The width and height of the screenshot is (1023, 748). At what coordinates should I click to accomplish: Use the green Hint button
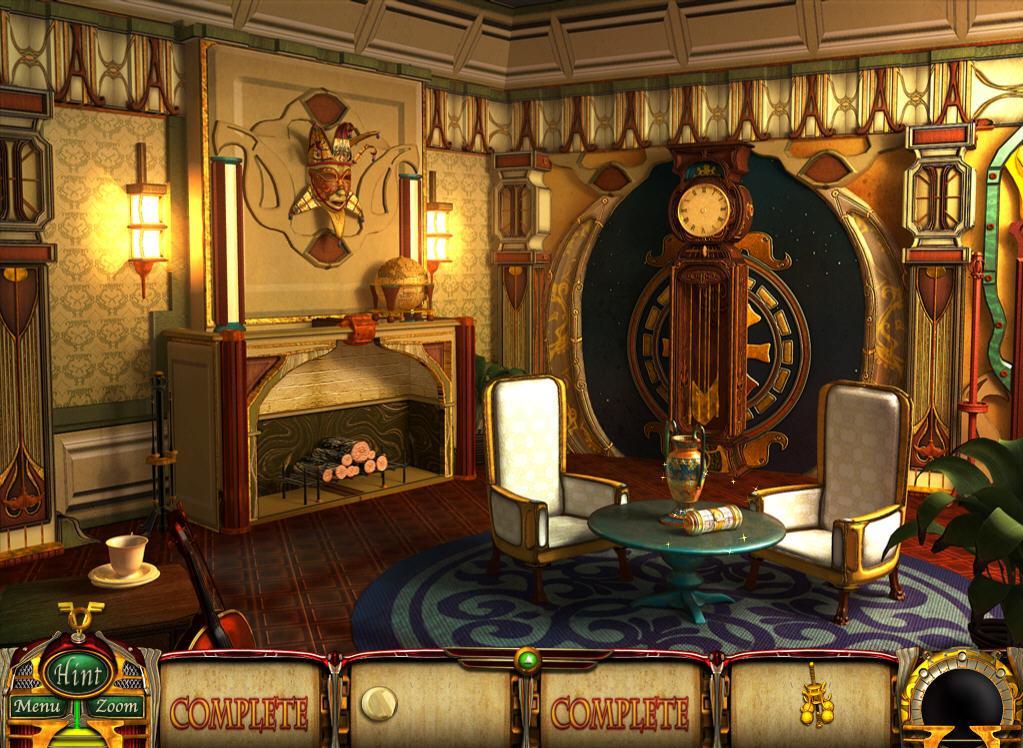(75, 670)
